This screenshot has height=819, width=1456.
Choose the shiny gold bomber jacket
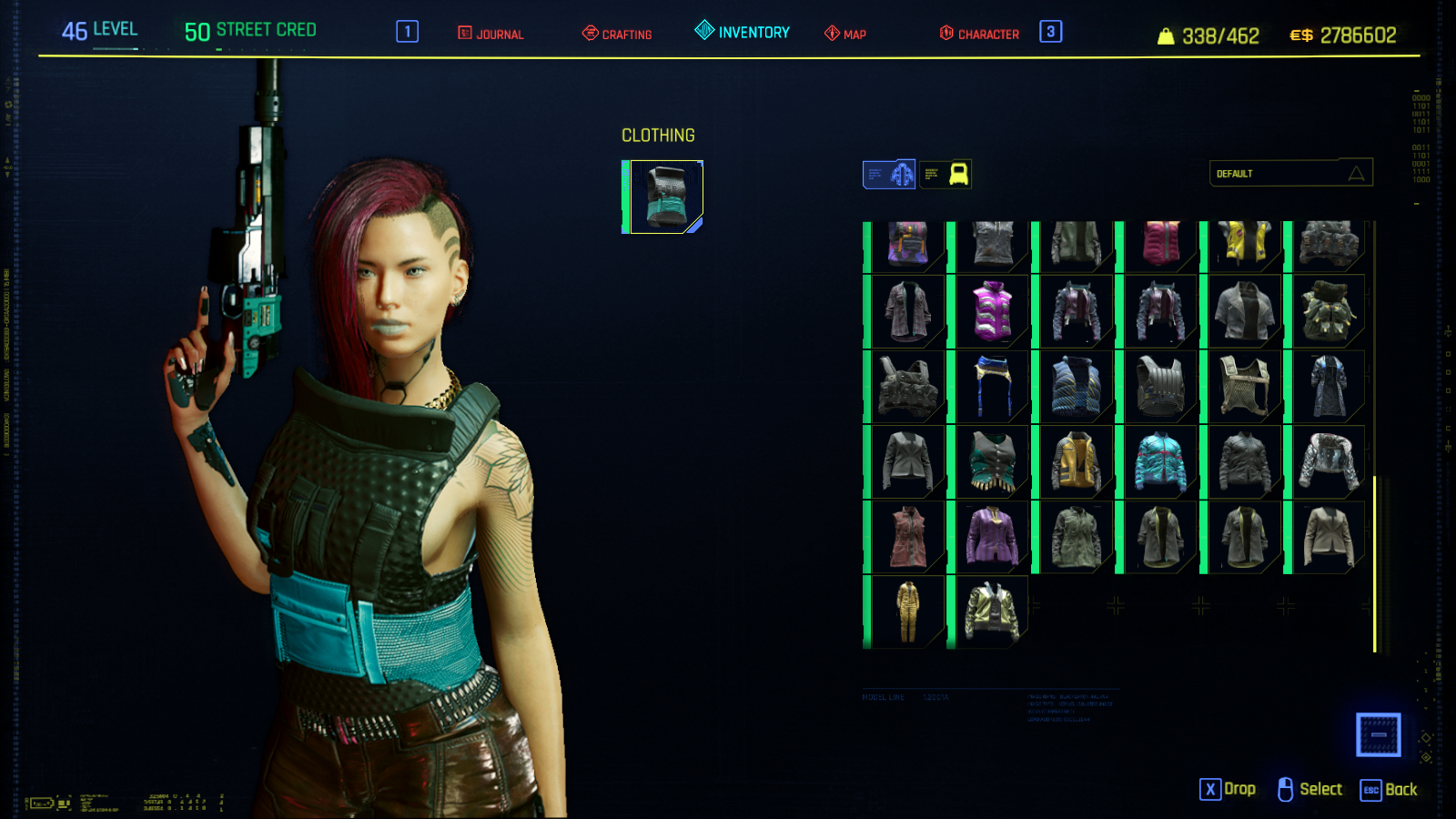tap(992, 612)
